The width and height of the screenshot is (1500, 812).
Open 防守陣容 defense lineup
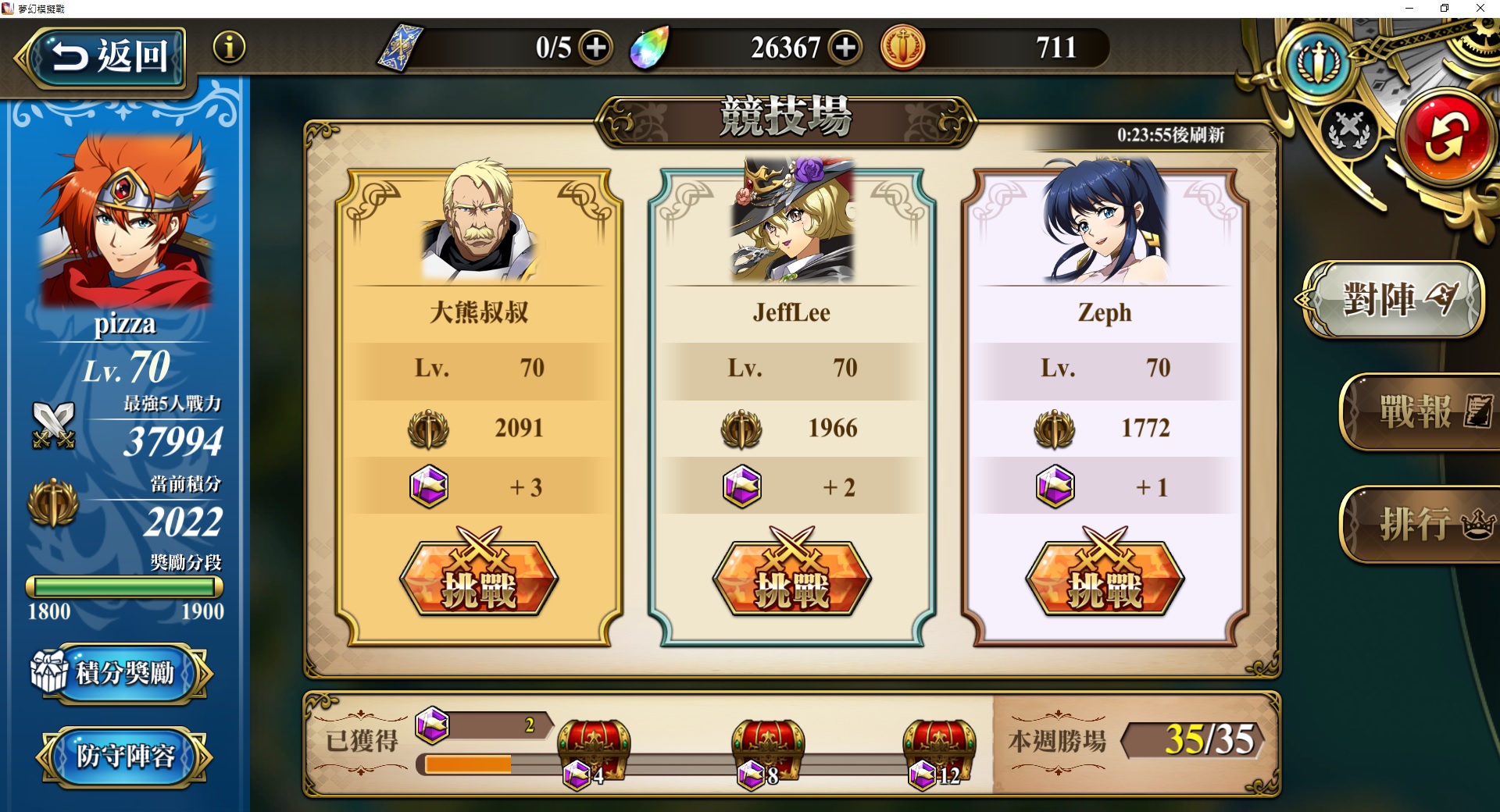tap(124, 756)
